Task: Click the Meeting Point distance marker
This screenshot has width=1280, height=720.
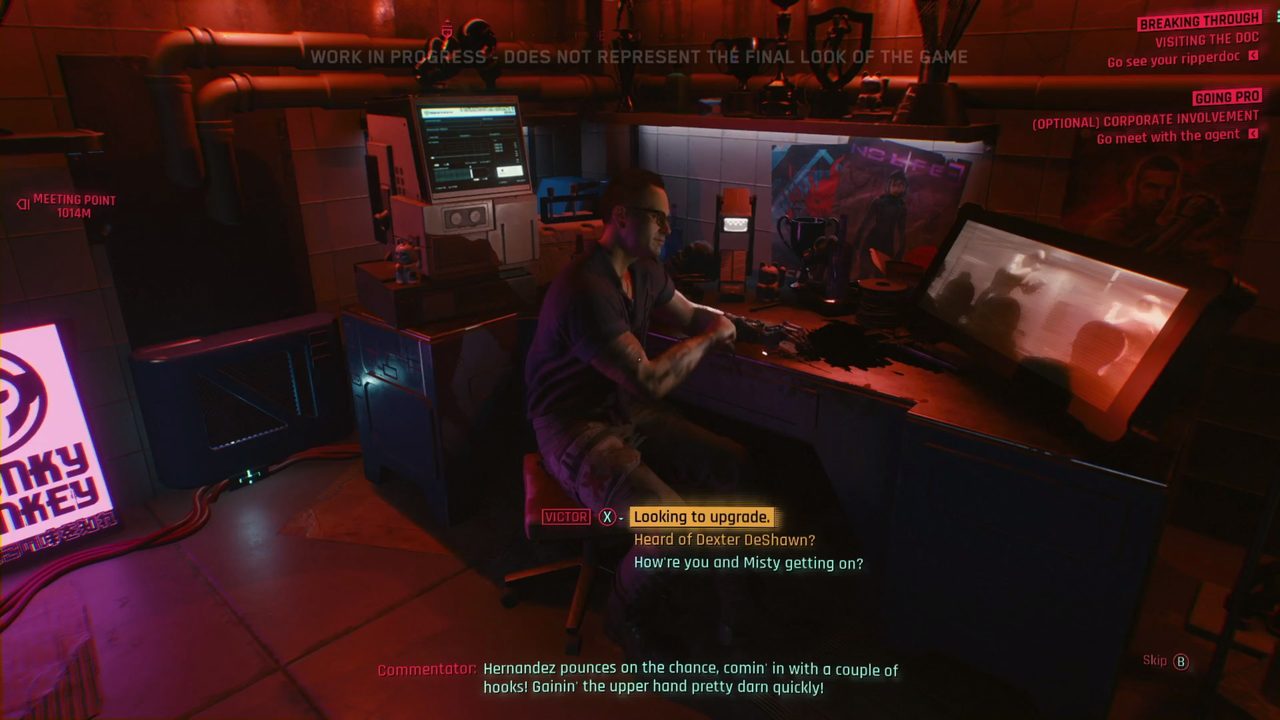Action: pos(73,205)
